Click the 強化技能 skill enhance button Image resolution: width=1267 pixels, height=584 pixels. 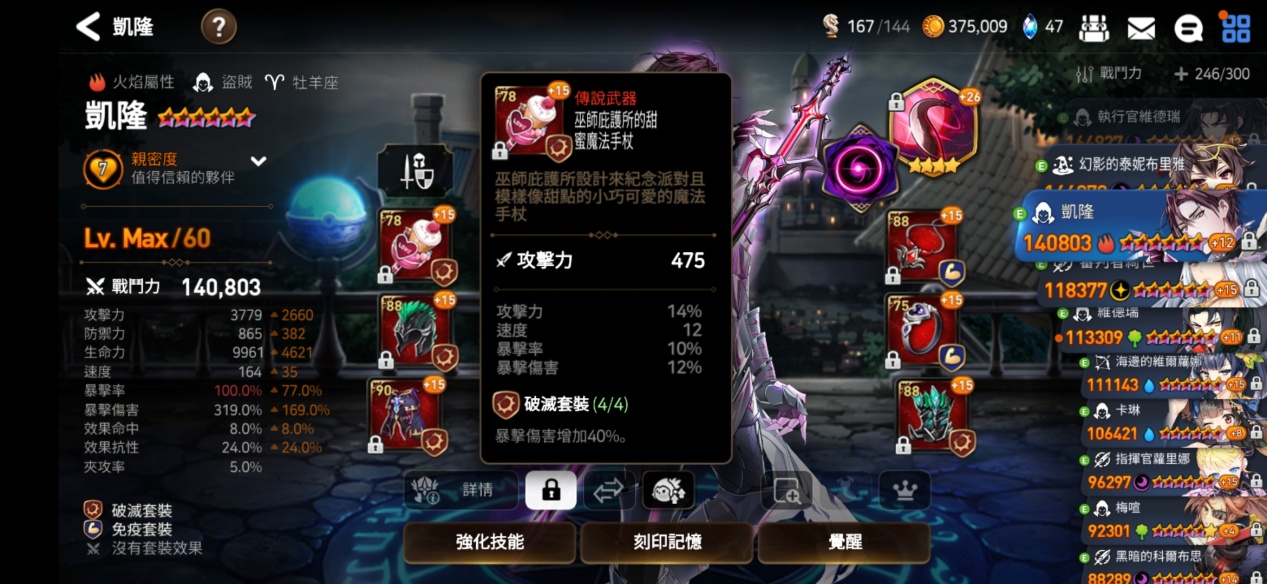(489, 542)
